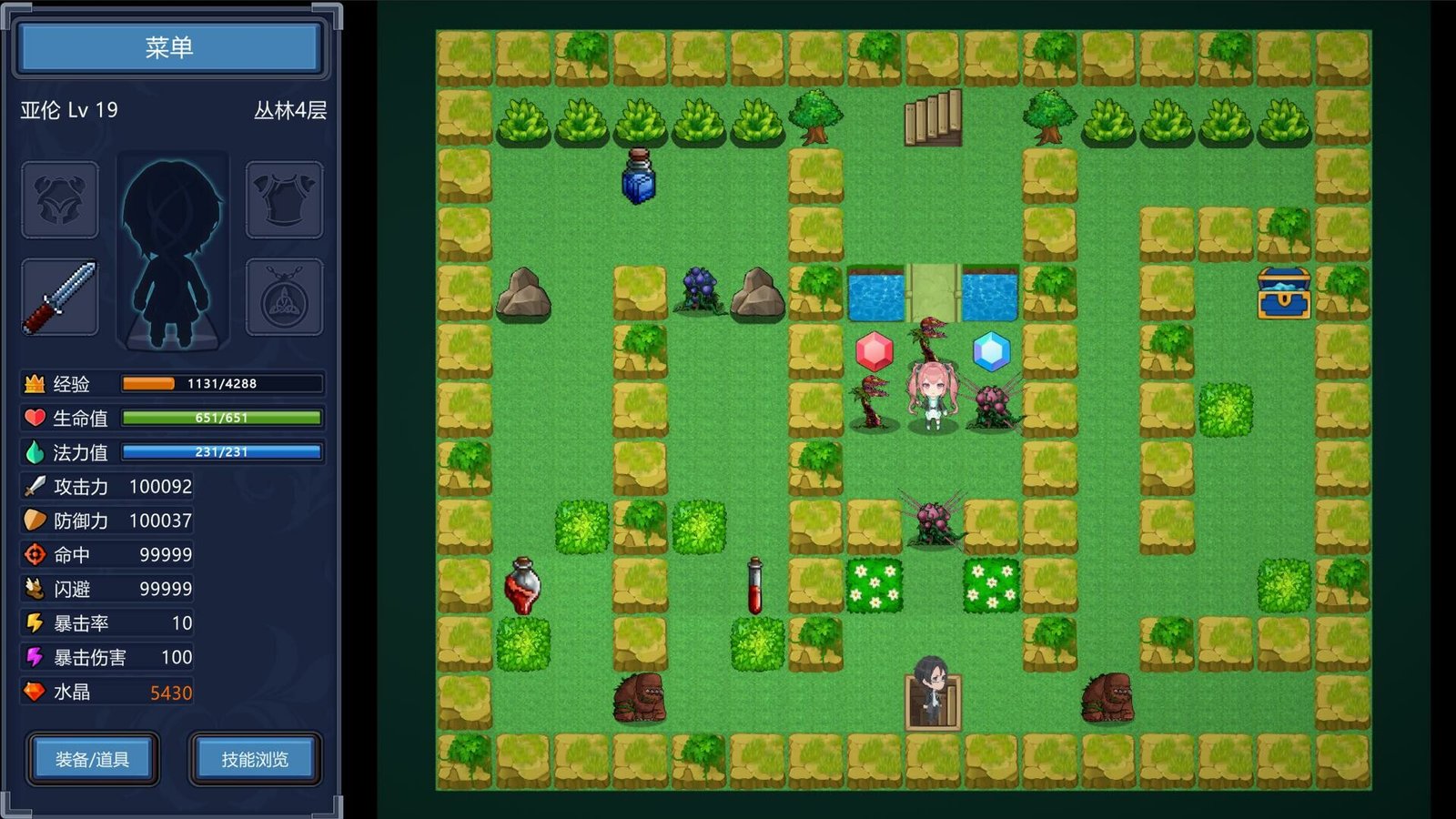1456x819 pixels.
Task: Click the experience progress bar showing 1131/4288
Action: pos(220,384)
